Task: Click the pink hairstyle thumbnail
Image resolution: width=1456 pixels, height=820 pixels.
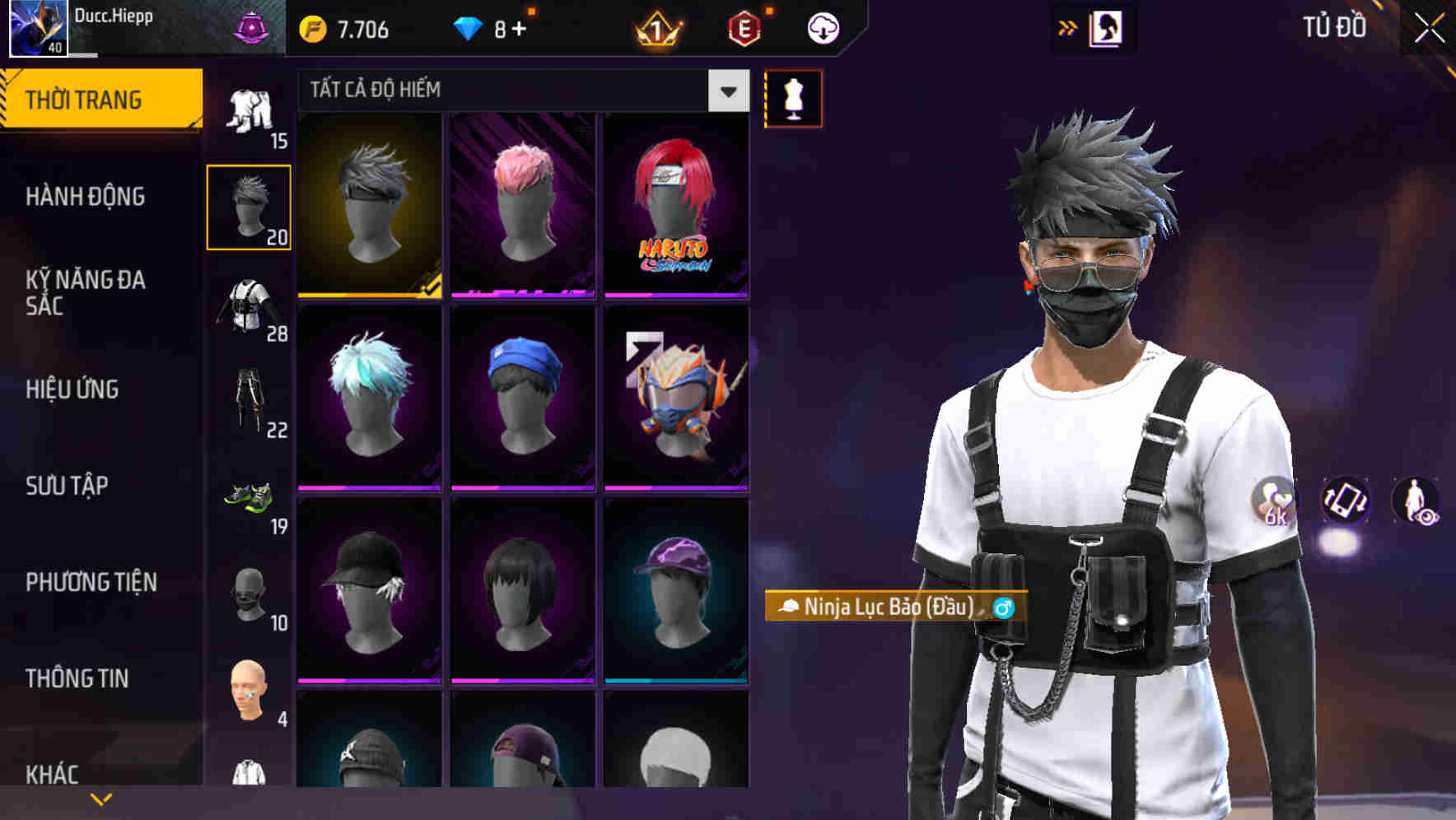Action: tap(522, 206)
